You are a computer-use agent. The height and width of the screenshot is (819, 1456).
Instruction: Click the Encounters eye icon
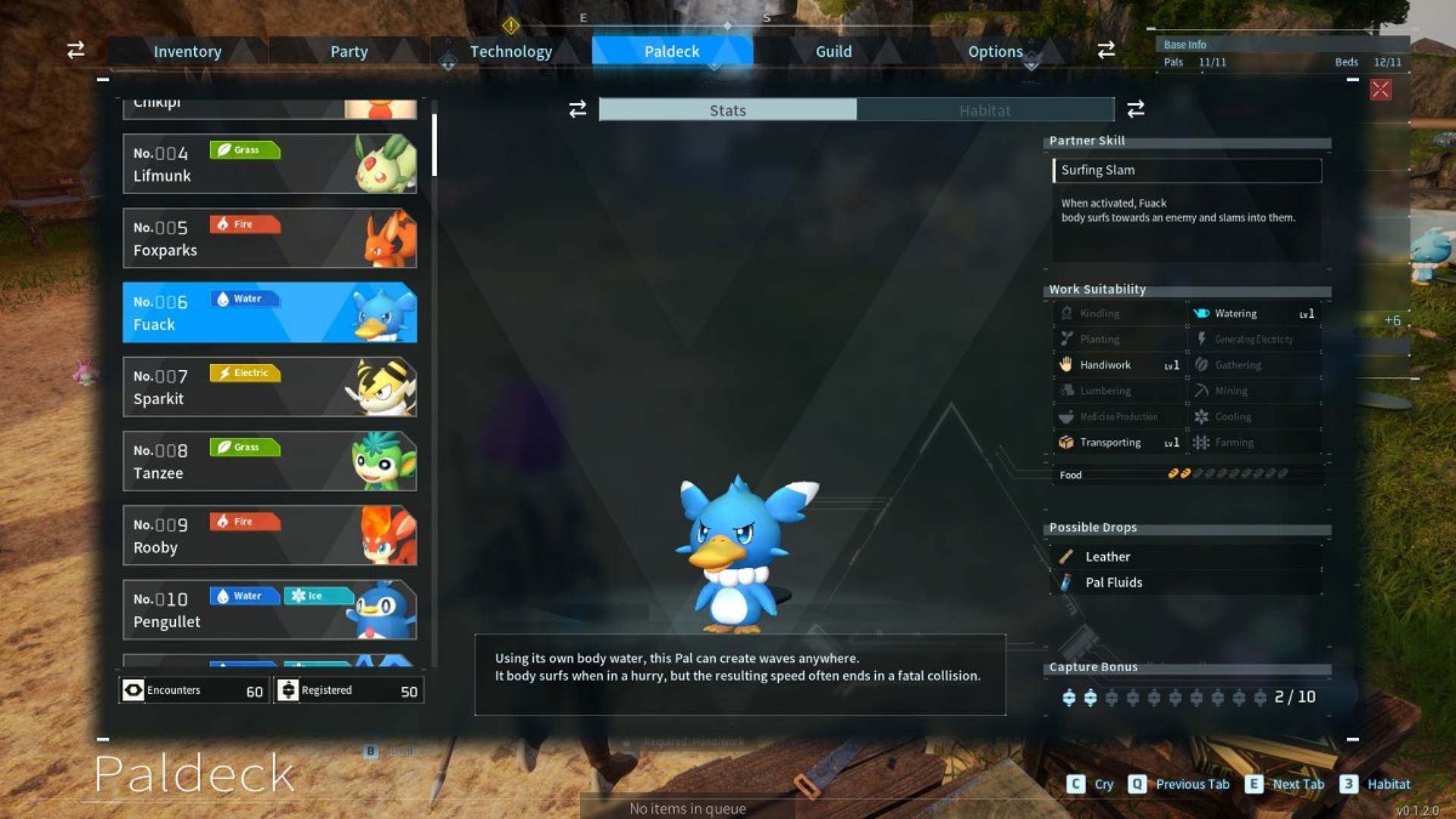132,690
